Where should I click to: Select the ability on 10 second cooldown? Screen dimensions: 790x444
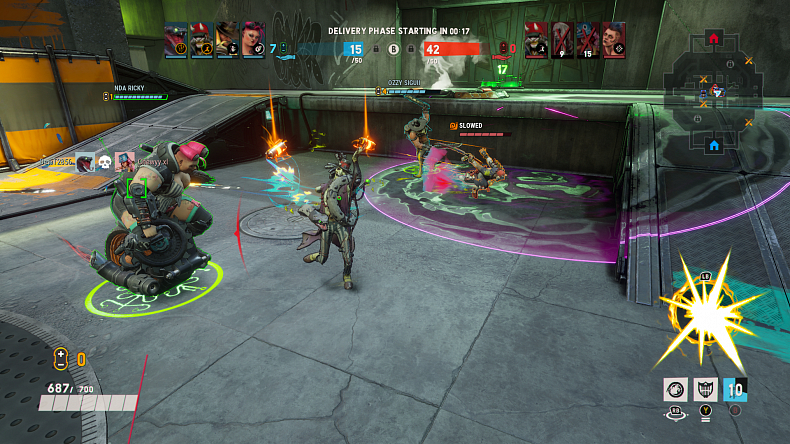(736, 389)
